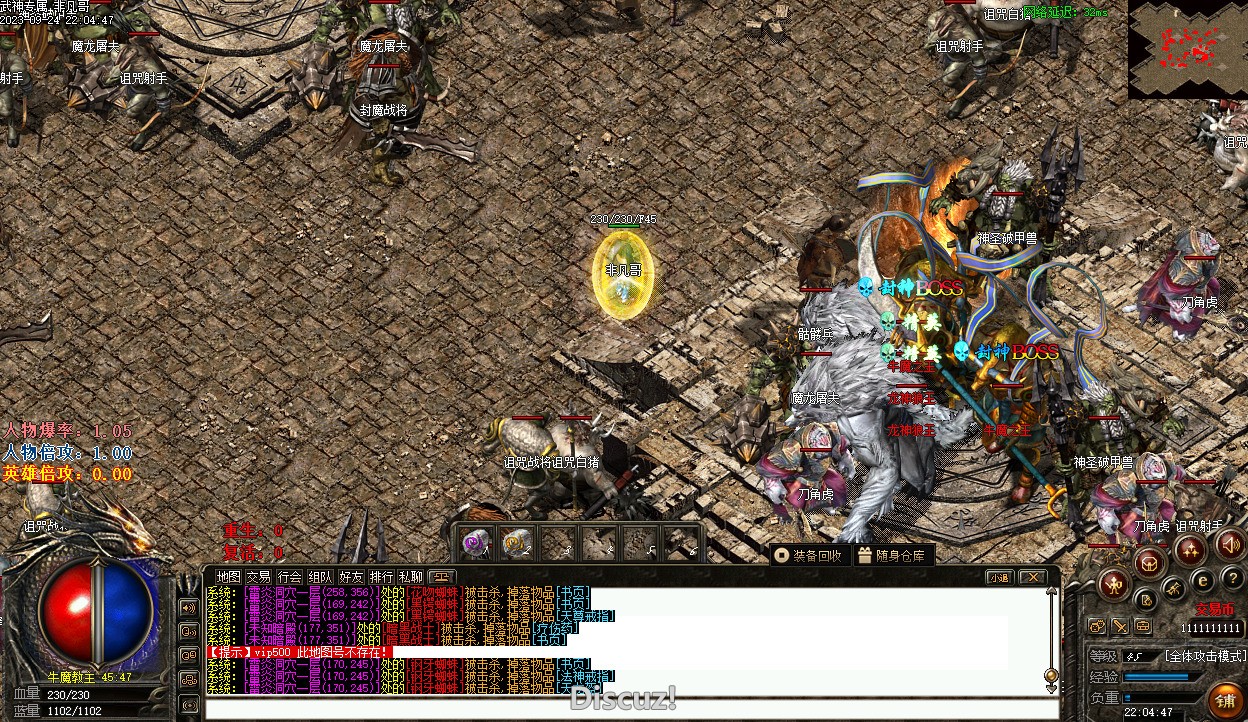Image resolution: width=1248 pixels, height=722 pixels.
Task: Click the 小退 logout button
Action: point(999,577)
